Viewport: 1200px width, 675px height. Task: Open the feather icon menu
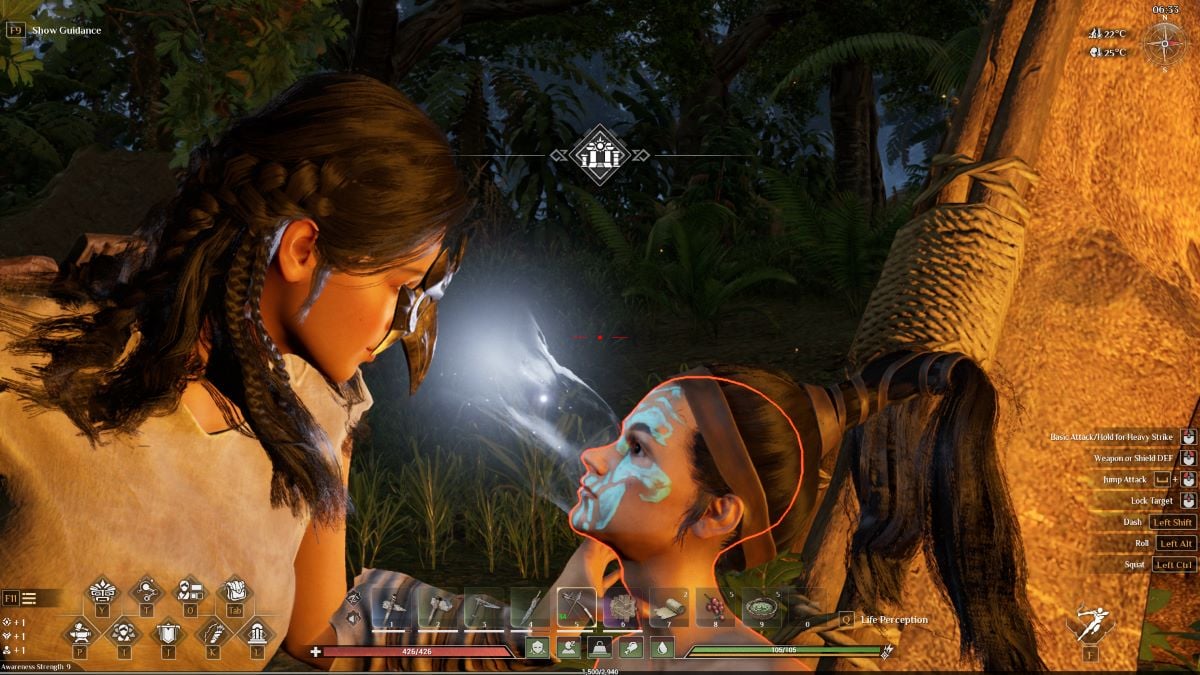[212, 632]
